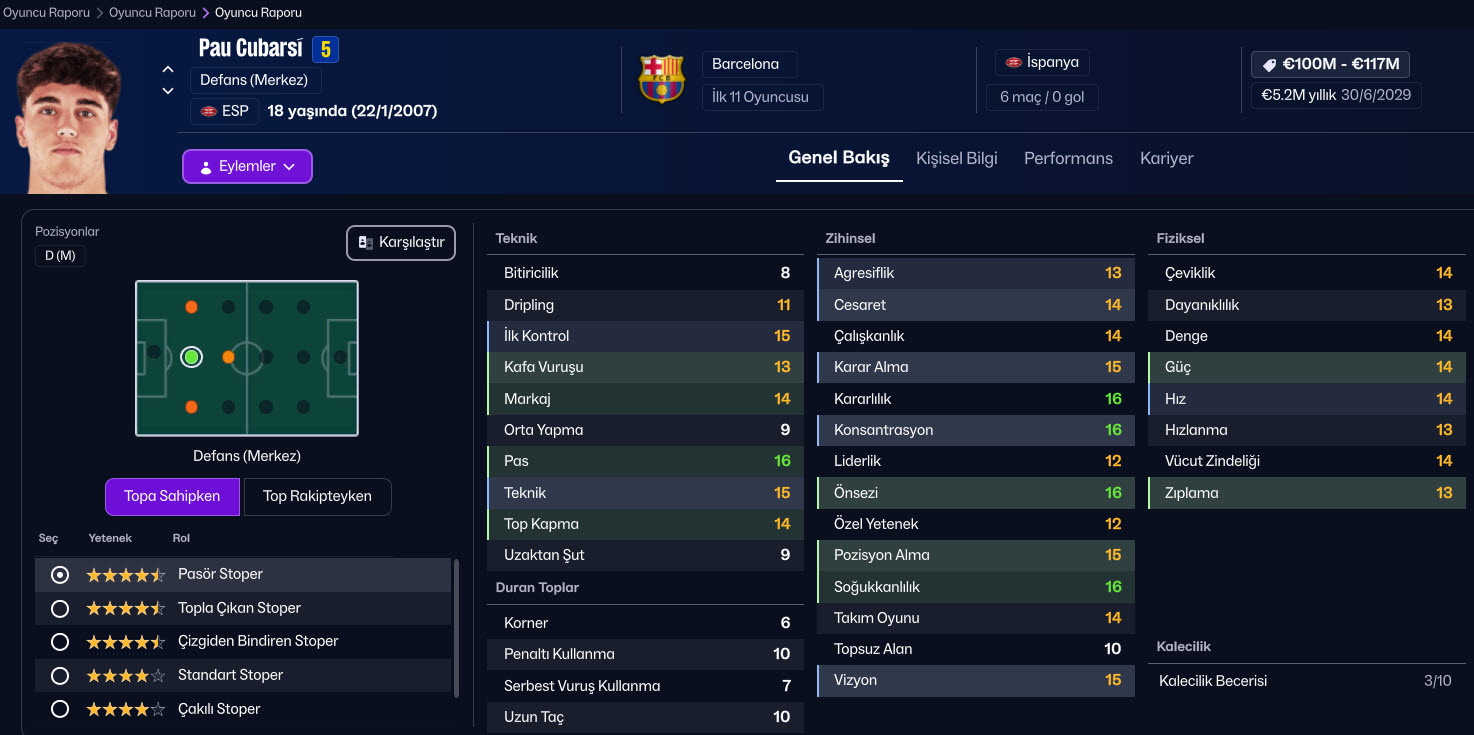Choose the Standart Stoper role
The width and height of the screenshot is (1474, 735).
click(60, 675)
